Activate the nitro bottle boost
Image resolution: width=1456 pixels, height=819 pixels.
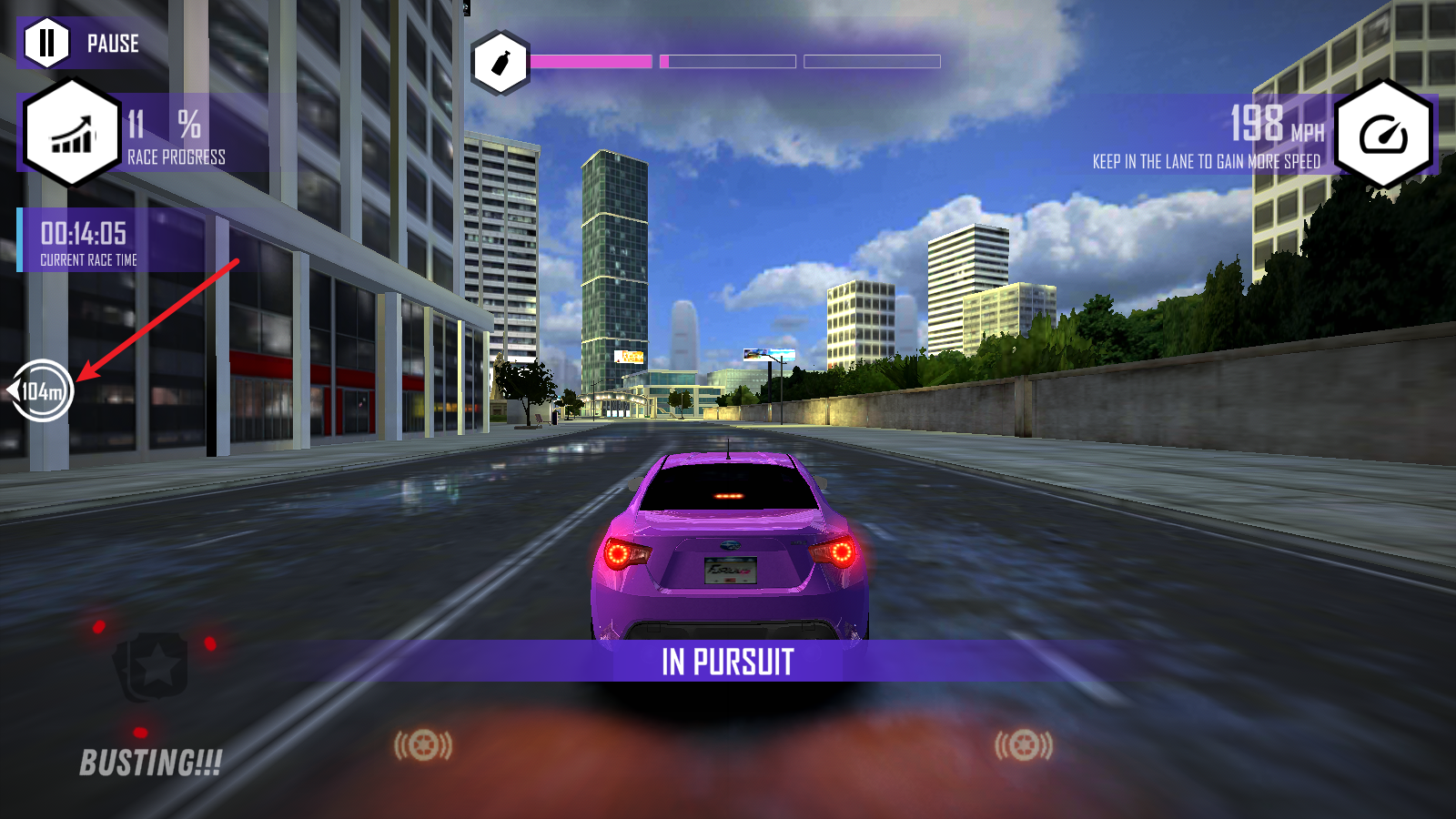500,63
